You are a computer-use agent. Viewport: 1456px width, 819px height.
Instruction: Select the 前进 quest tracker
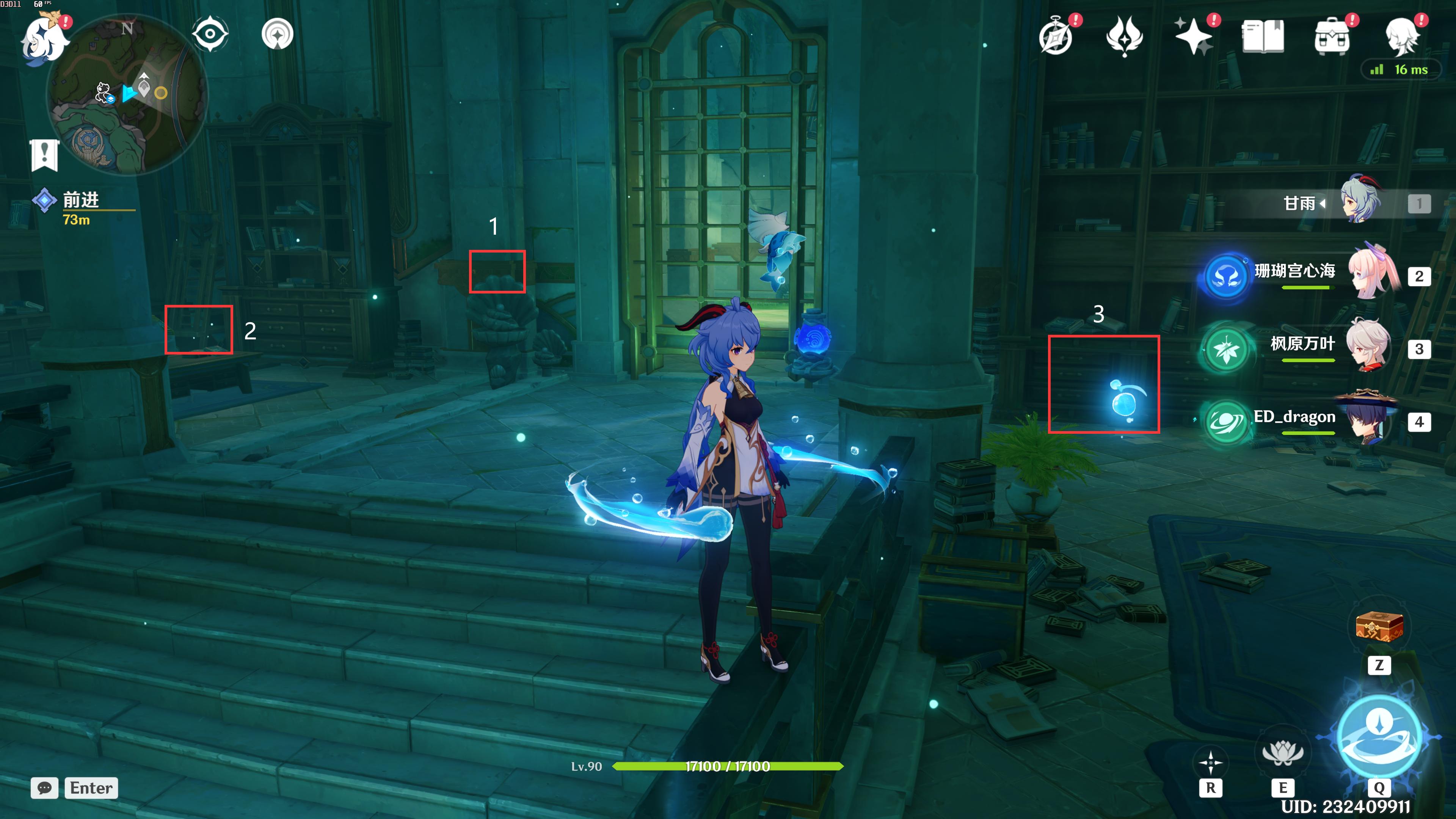pos(80,201)
